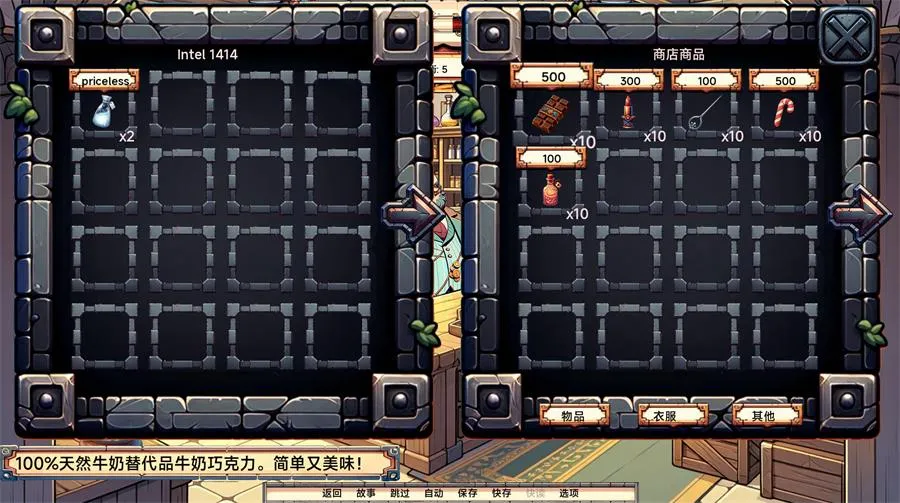Advance to next shop page arrow

[x=857, y=212]
